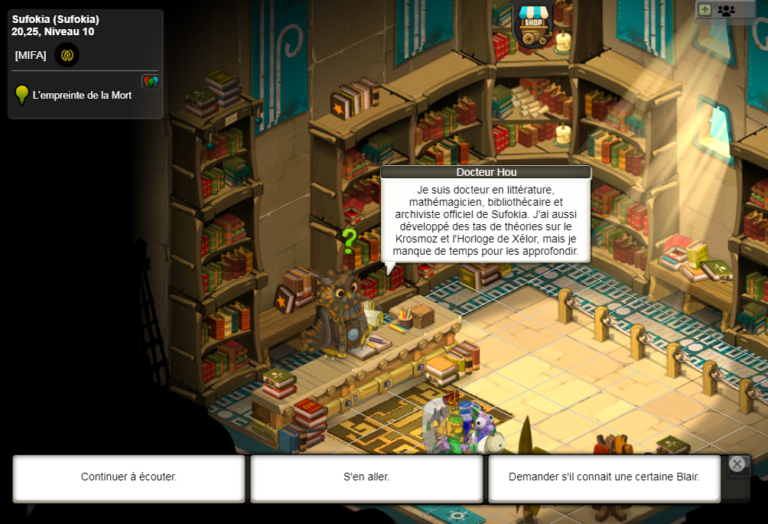
Task: Open the party group icon
Action: click(726, 10)
